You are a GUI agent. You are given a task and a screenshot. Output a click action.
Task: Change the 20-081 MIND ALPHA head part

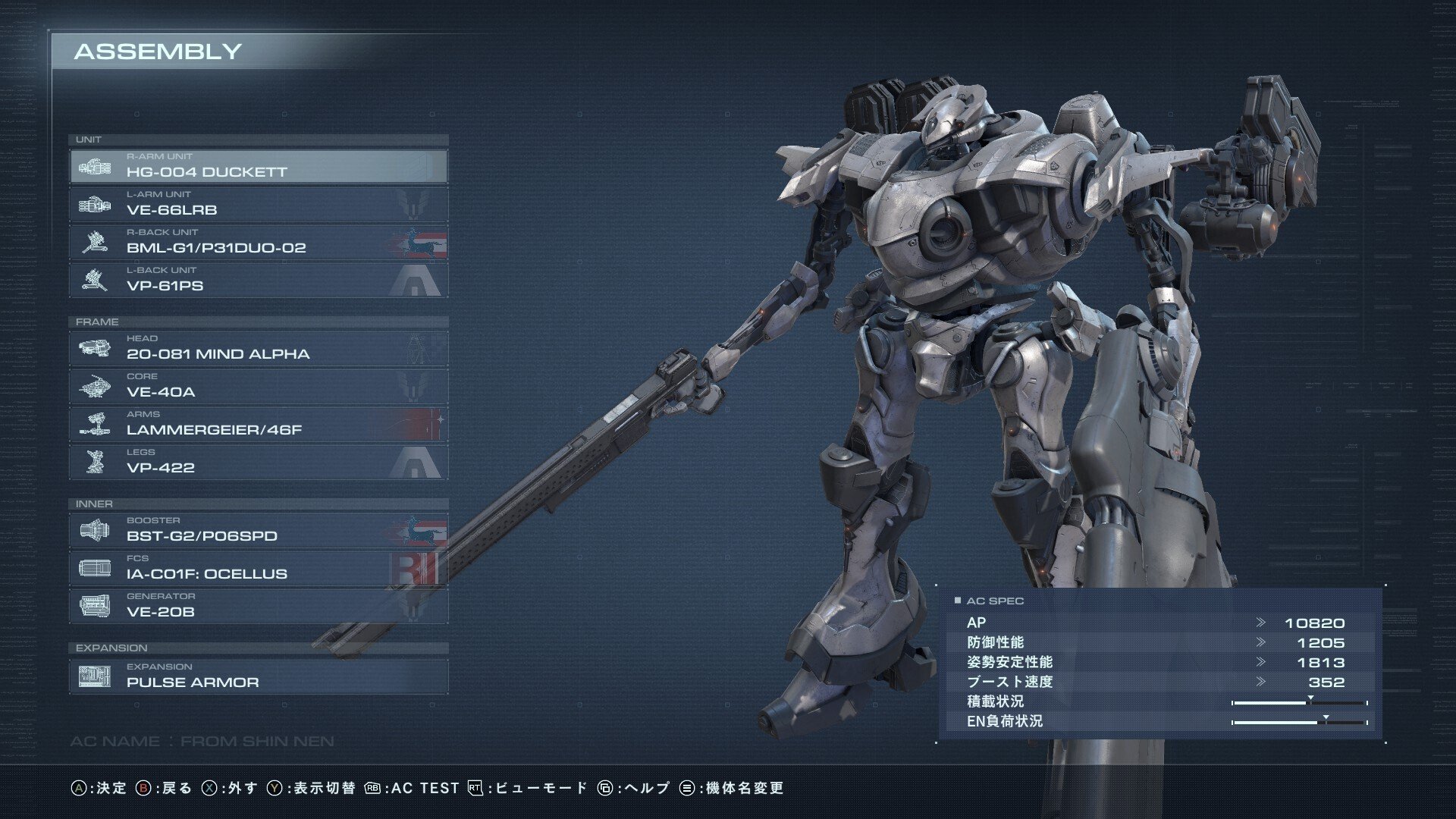258,348
